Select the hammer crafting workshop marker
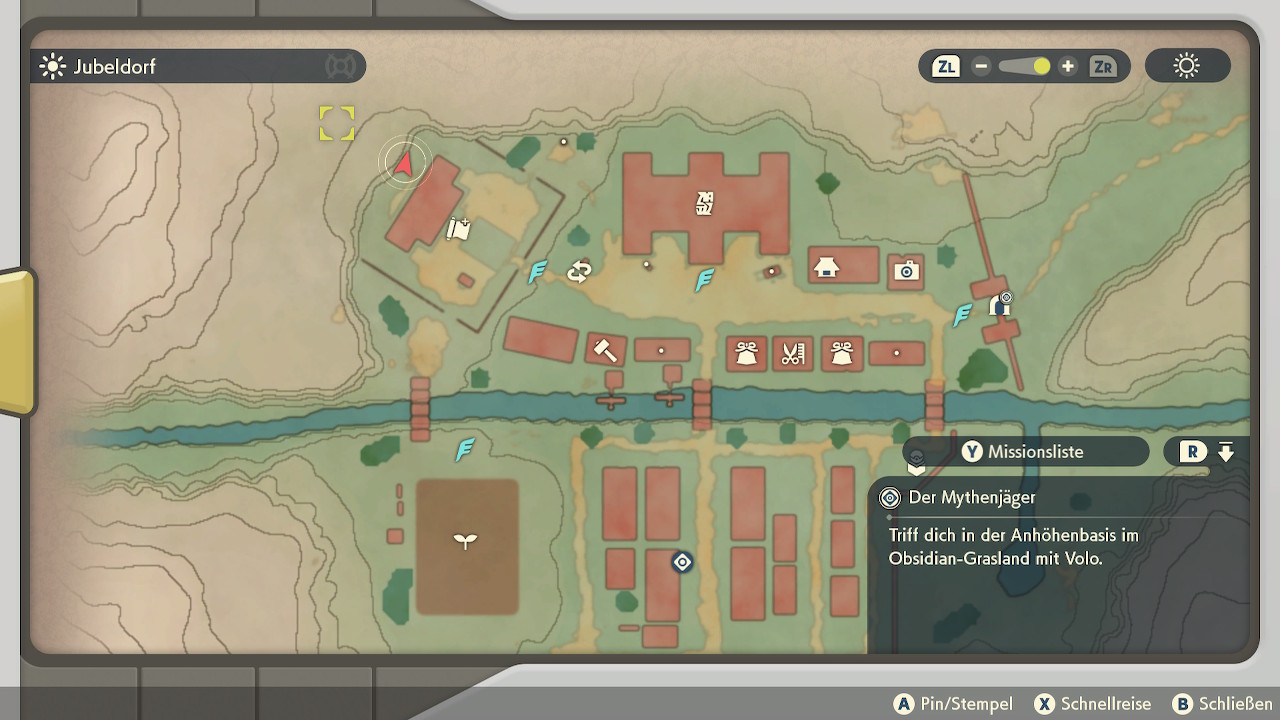Screen dimensions: 1280x720 pyautogui.click(x=605, y=350)
